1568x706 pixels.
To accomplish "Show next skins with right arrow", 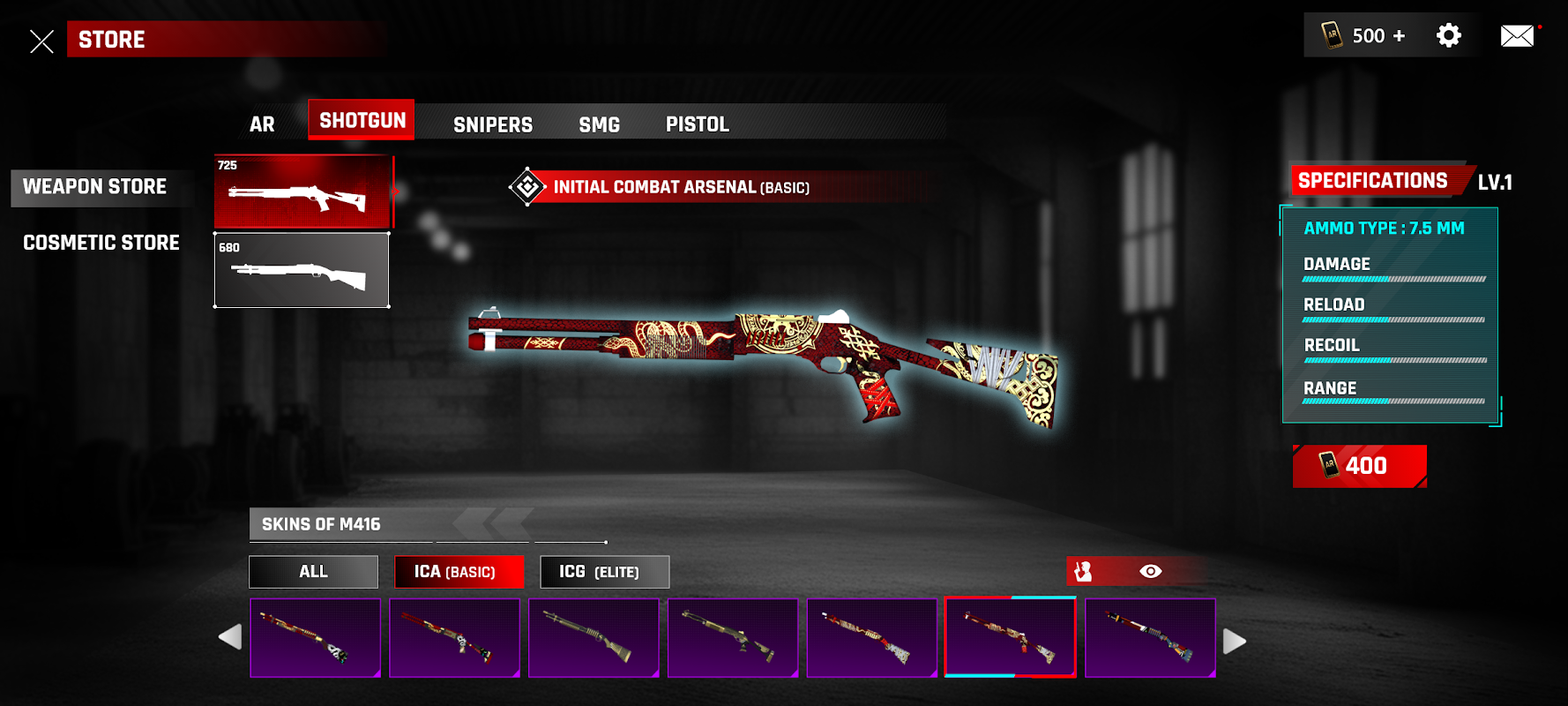I will pos(1235,641).
